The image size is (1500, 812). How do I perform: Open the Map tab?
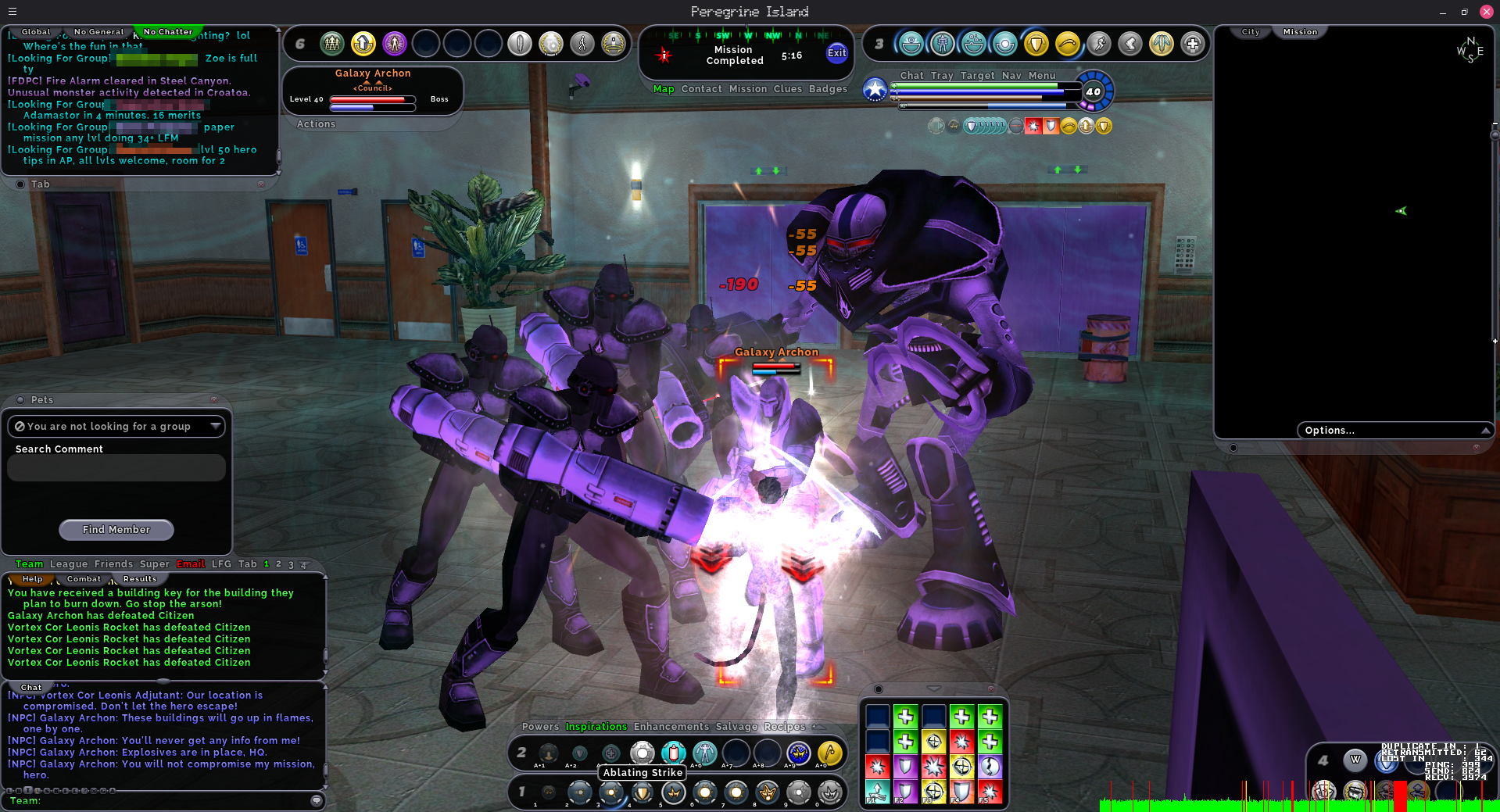664,89
